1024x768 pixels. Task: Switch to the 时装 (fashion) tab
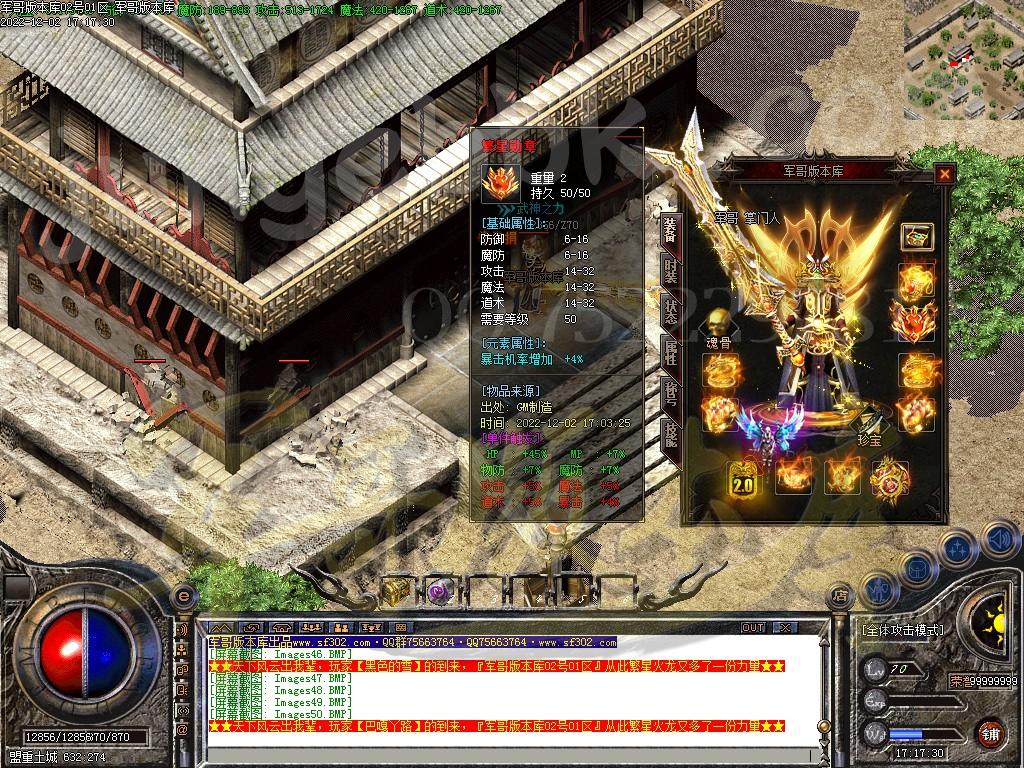pyautogui.click(x=670, y=270)
